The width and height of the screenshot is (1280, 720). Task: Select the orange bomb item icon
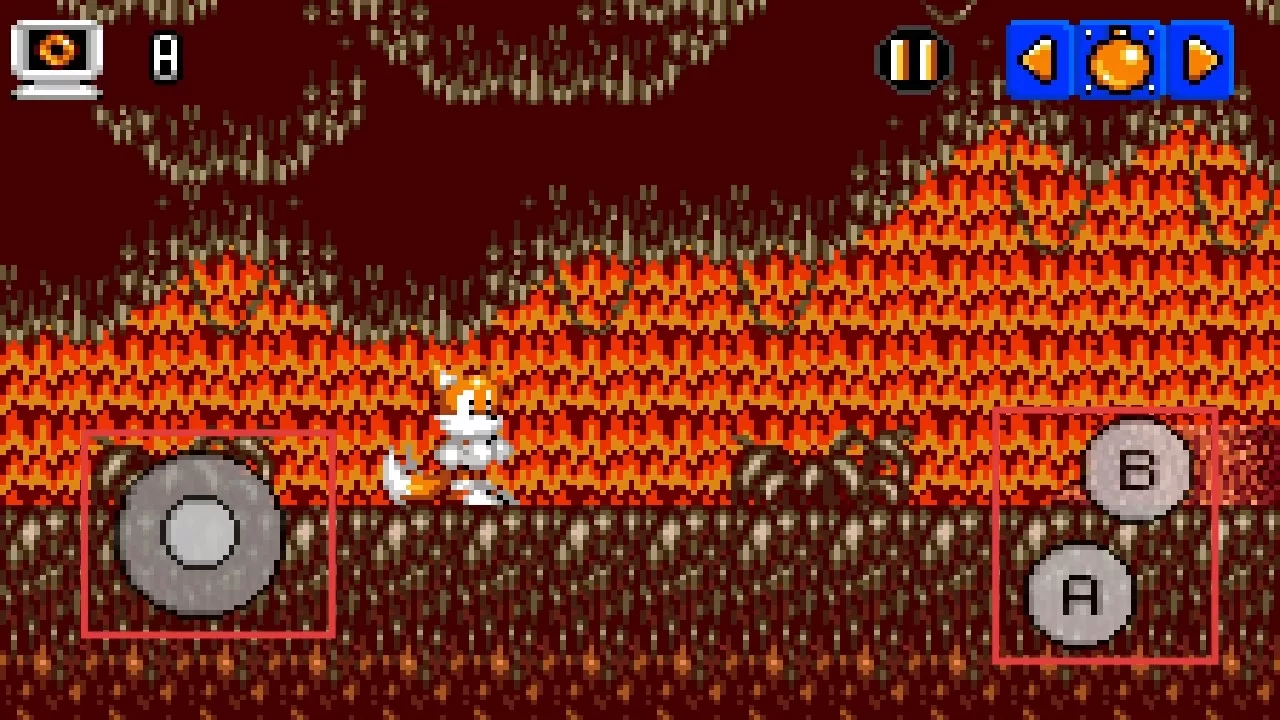pos(1120,61)
